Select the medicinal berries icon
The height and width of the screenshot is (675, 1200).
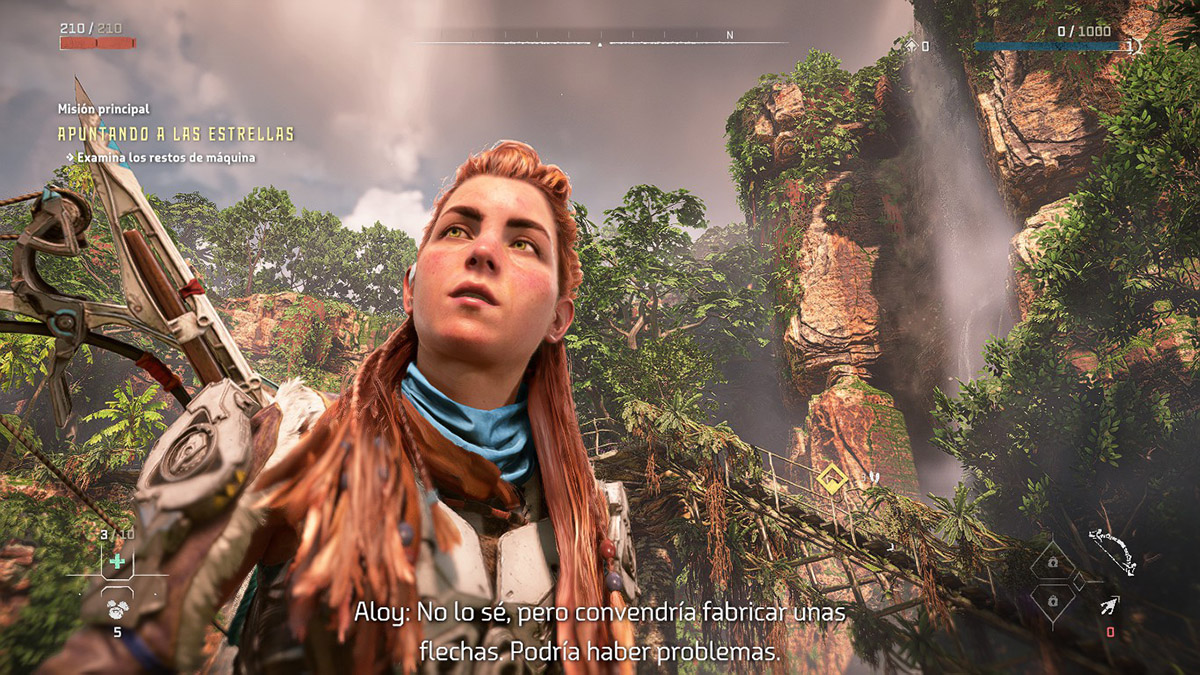[x=117, y=606]
